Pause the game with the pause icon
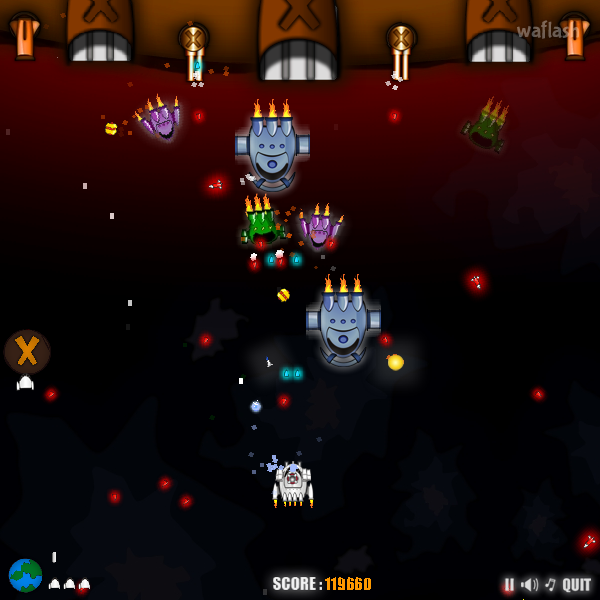This screenshot has height=600, width=600. click(509, 585)
